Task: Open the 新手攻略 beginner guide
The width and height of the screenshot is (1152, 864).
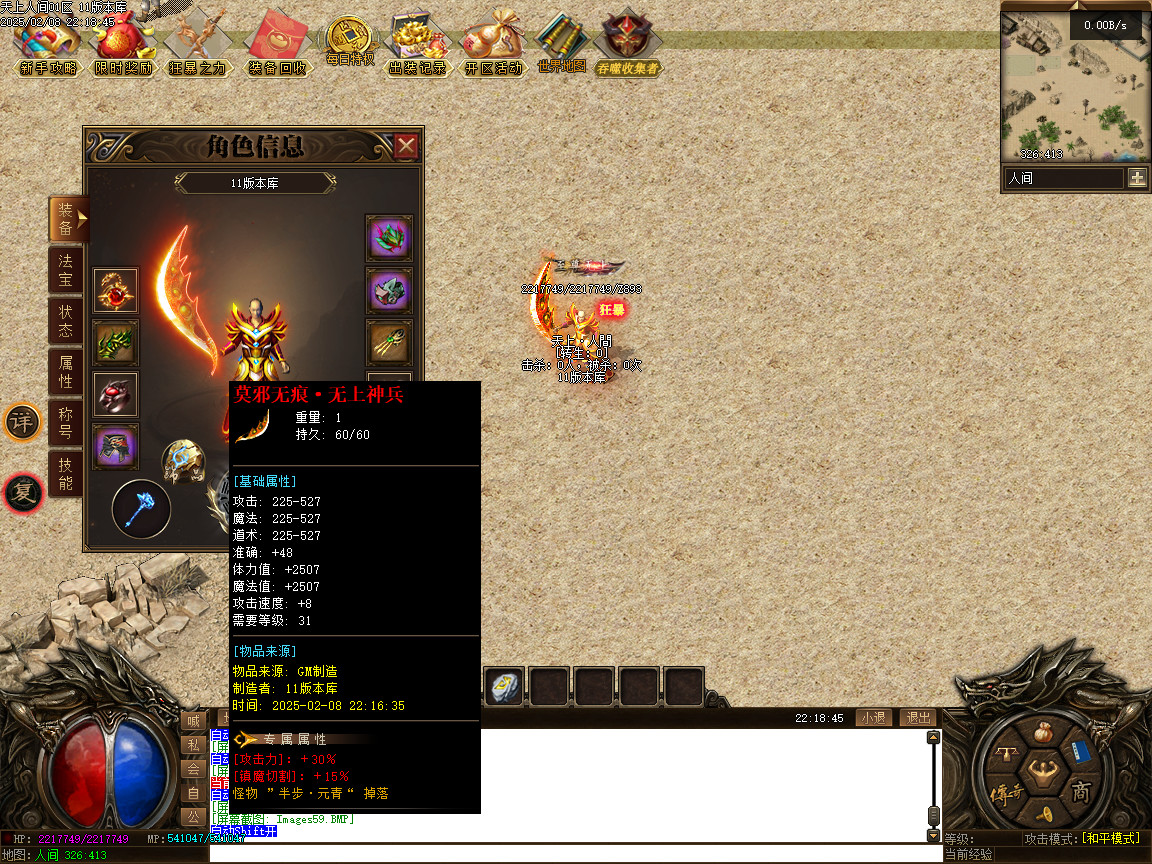Action: [47, 45]
